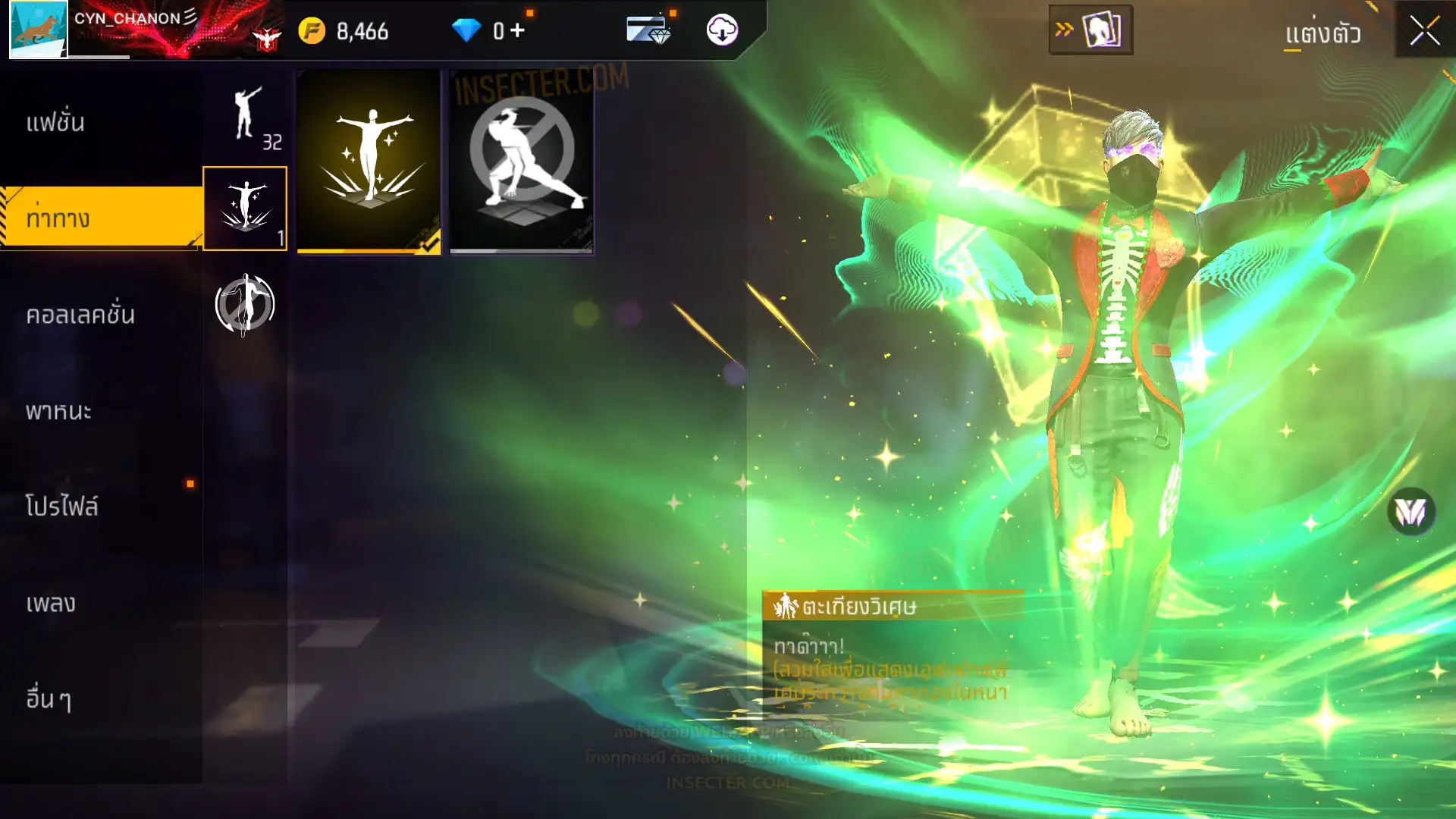Image resolution: width=1456 pixels, height=819 pixels.
Task: Tap the round M emblem button
Action: (x=1410, y=512)
